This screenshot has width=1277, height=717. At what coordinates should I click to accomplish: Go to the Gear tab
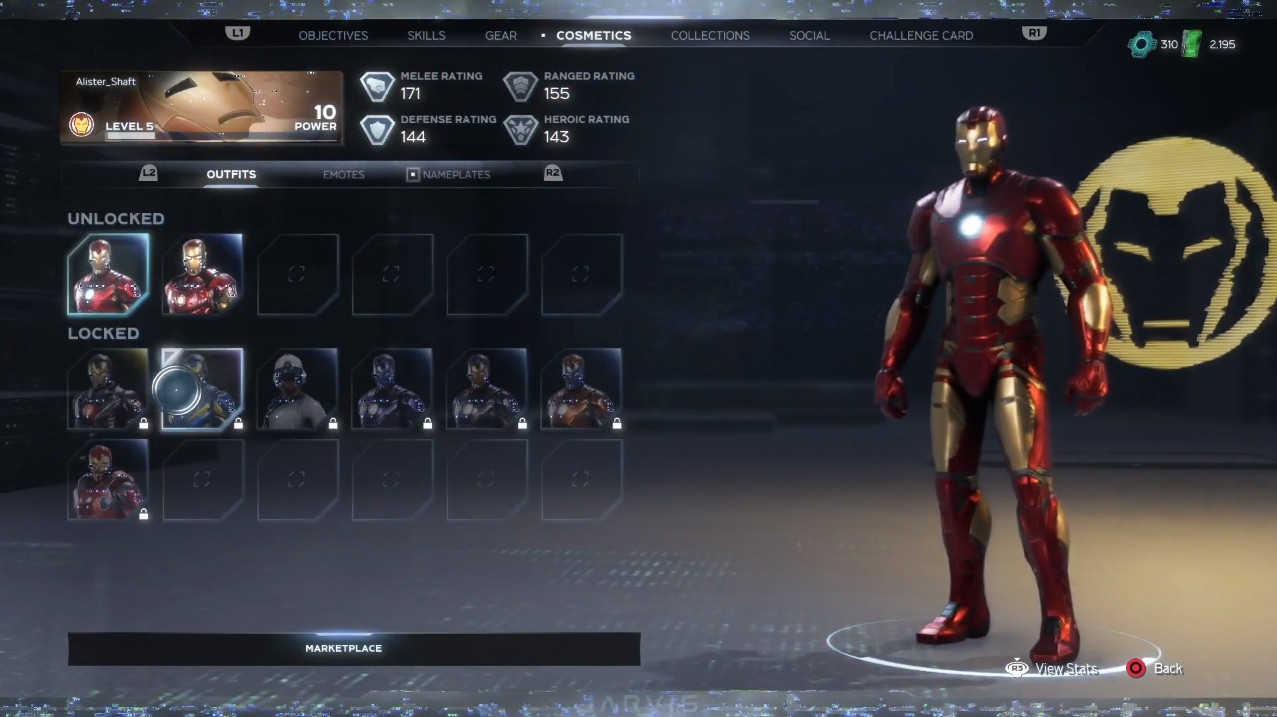tap(501, 36)
